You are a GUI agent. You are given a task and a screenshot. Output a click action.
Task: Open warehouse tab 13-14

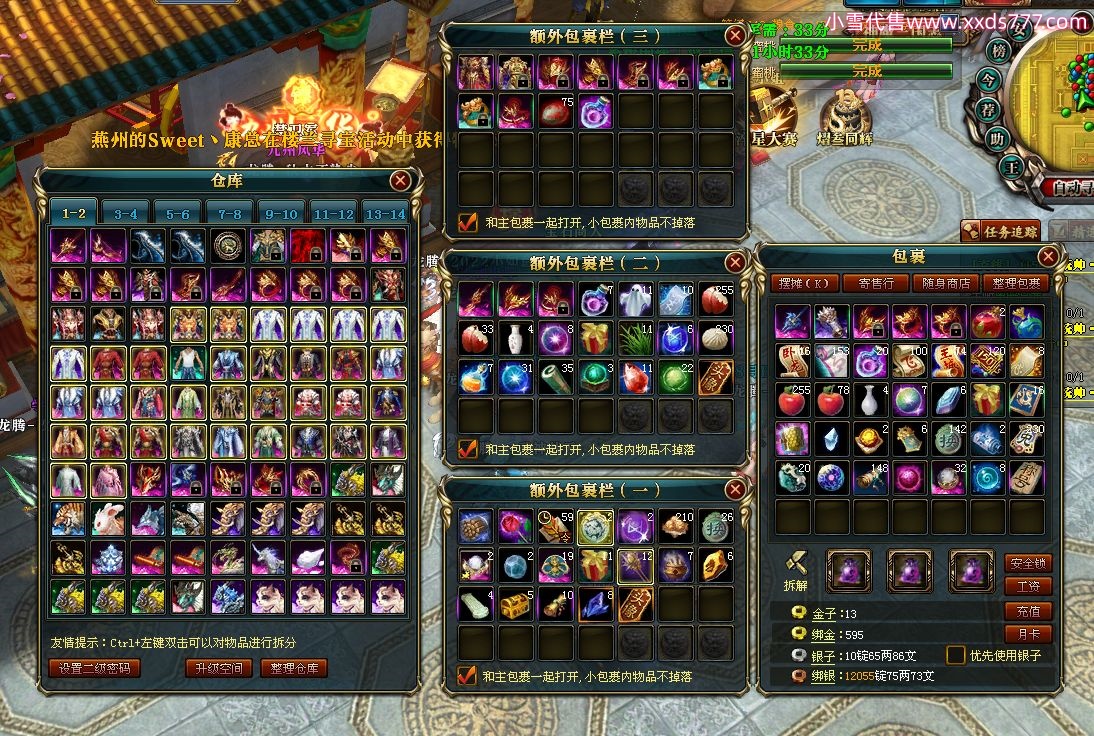click(386, 213)
